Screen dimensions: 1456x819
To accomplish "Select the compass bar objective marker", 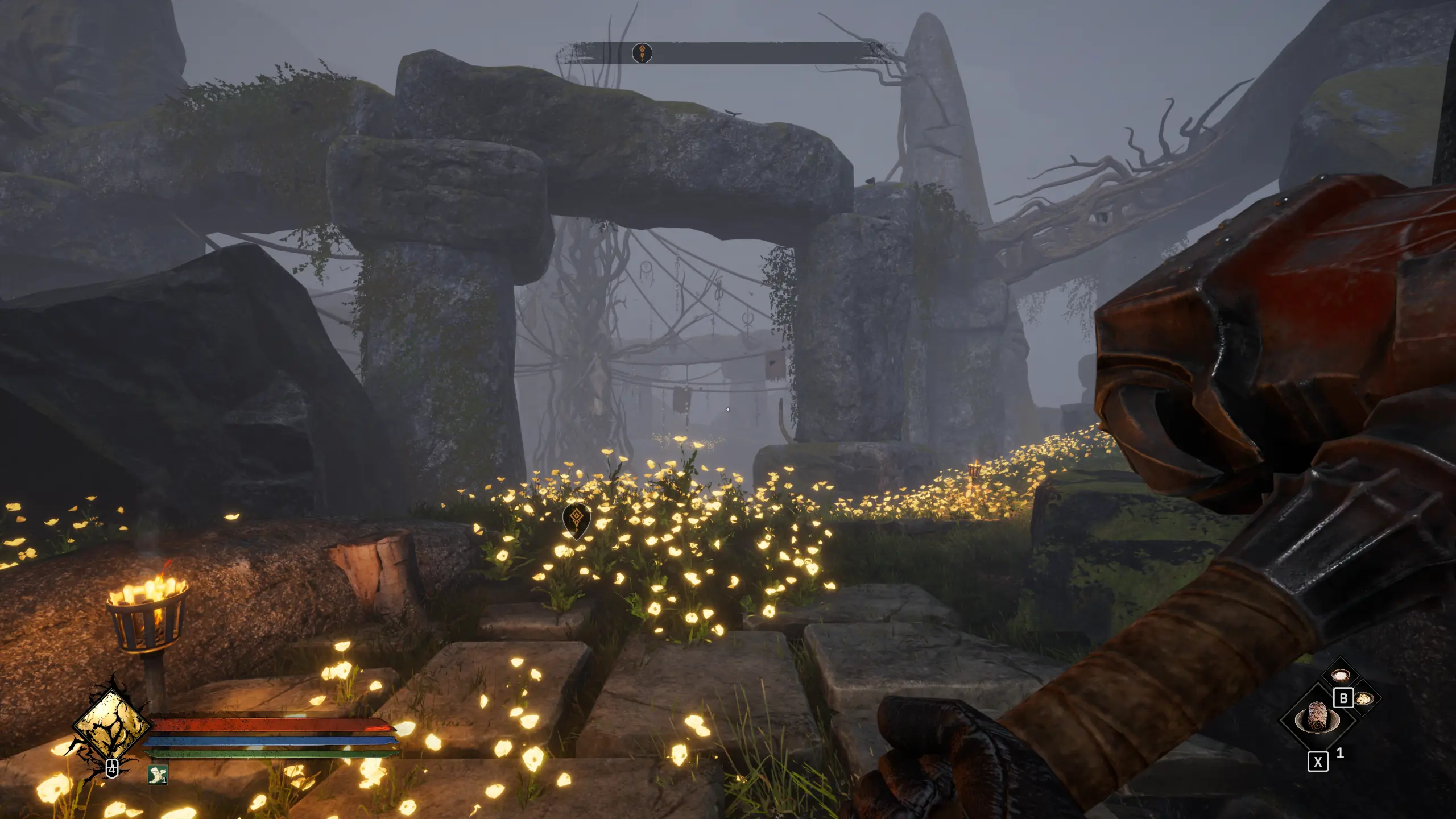I will click(x=642, y=53).
